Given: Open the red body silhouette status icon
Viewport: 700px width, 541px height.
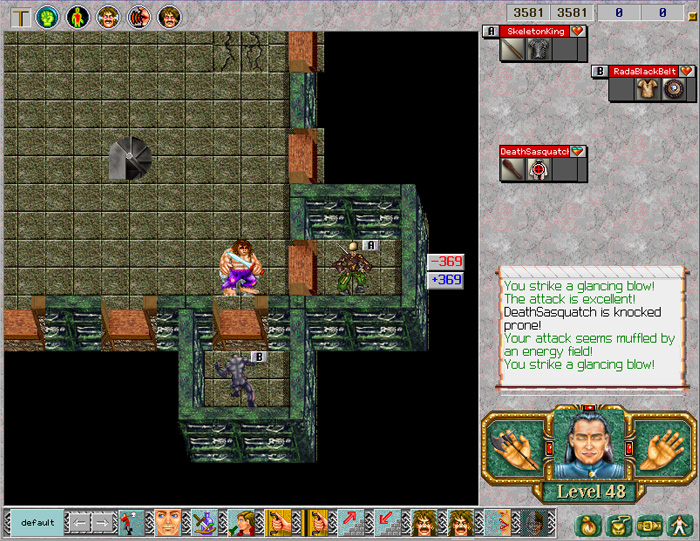Looking at the screenshot, I should pos(78,16).
